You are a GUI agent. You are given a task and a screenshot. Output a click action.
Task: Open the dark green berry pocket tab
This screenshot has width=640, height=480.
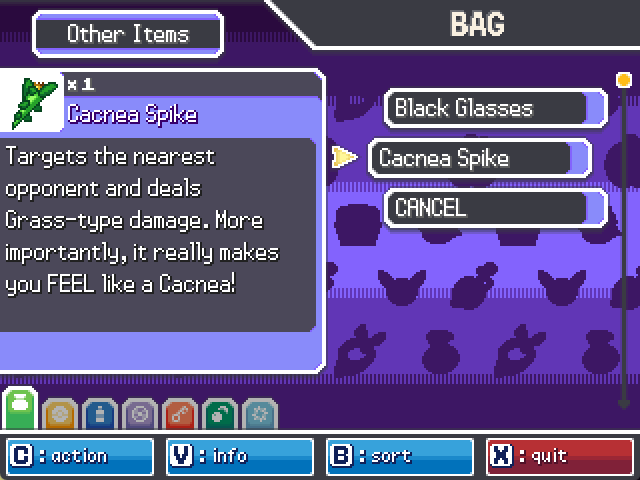219,415
